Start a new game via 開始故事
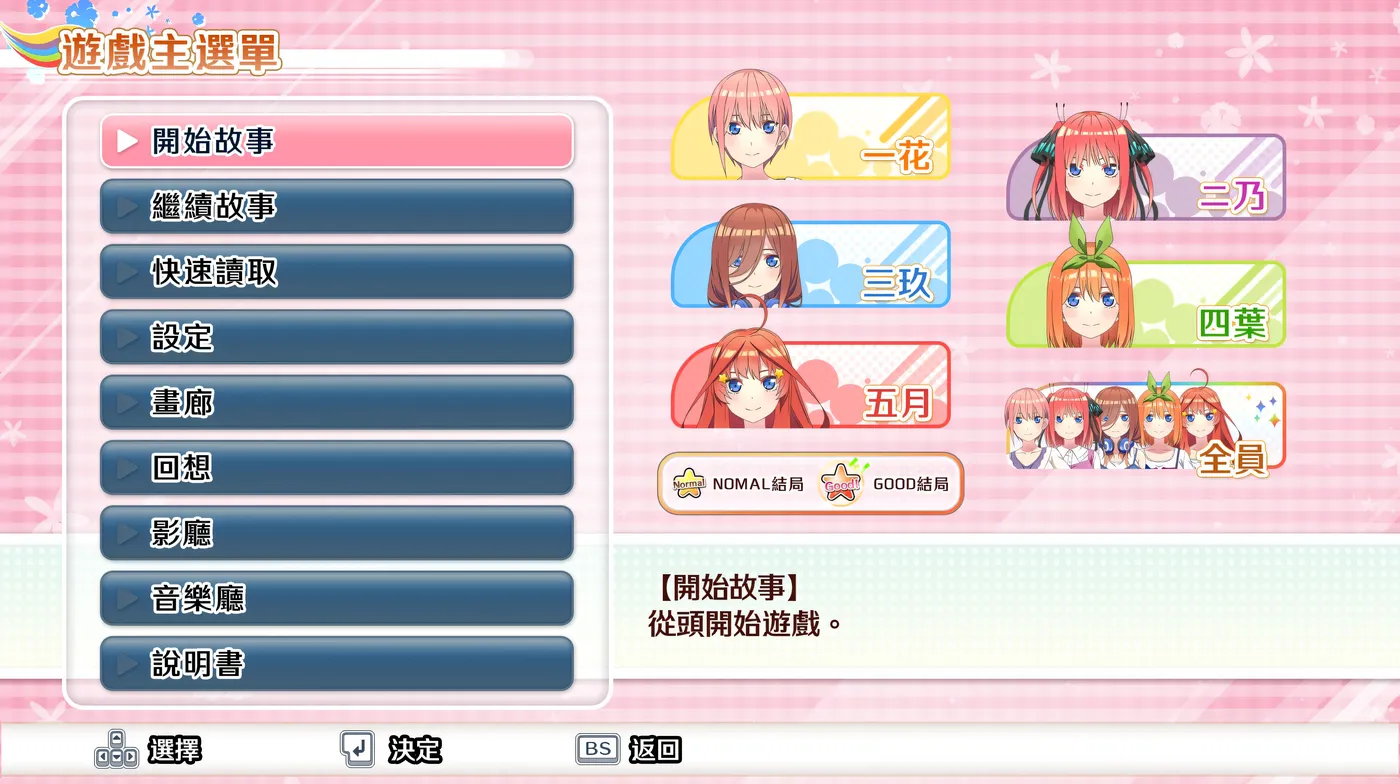The width and height of the screenshot is (1400, 784). tap(335, 141)
